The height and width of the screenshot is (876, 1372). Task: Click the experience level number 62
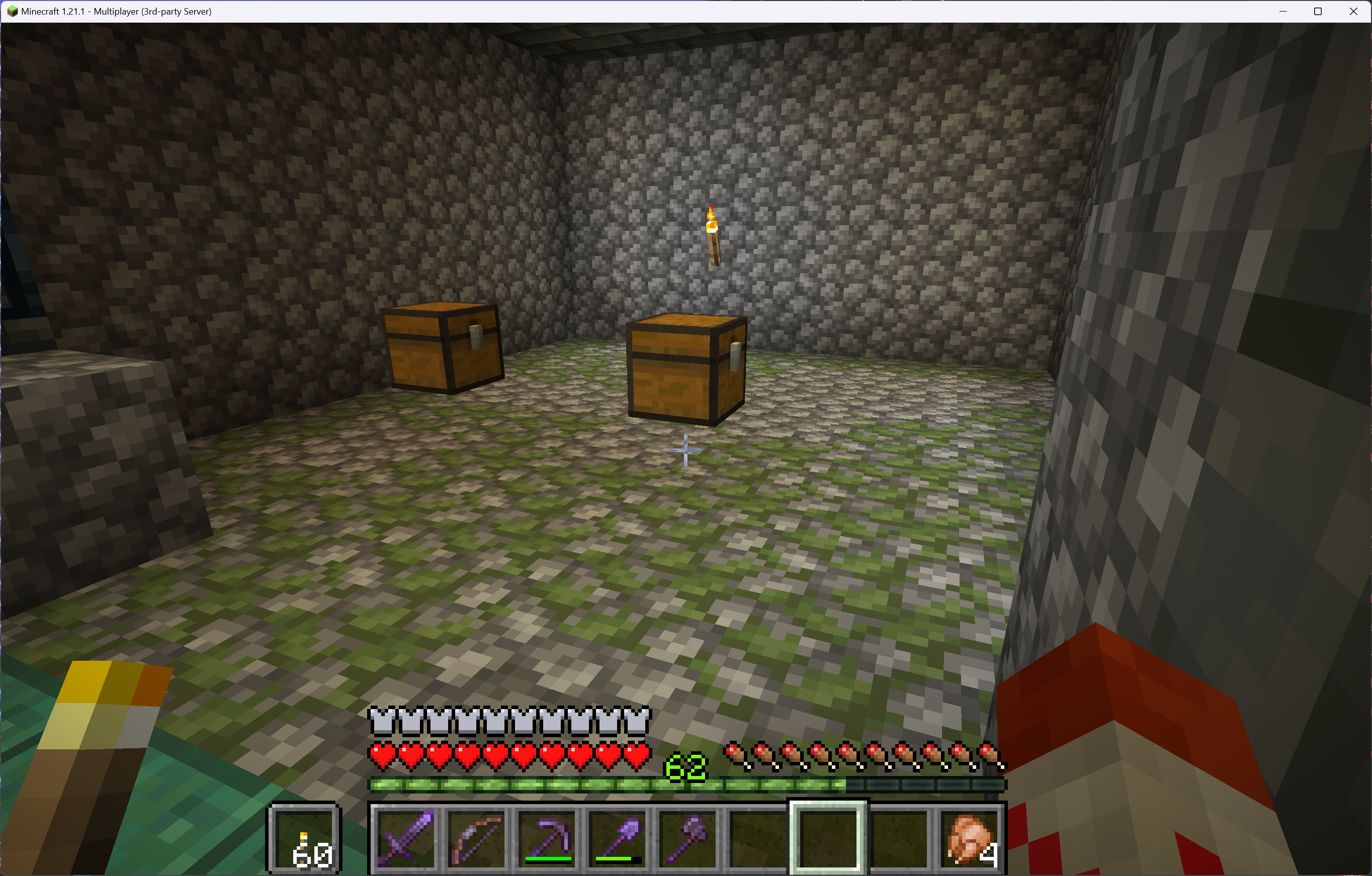(x=685, y=766)
